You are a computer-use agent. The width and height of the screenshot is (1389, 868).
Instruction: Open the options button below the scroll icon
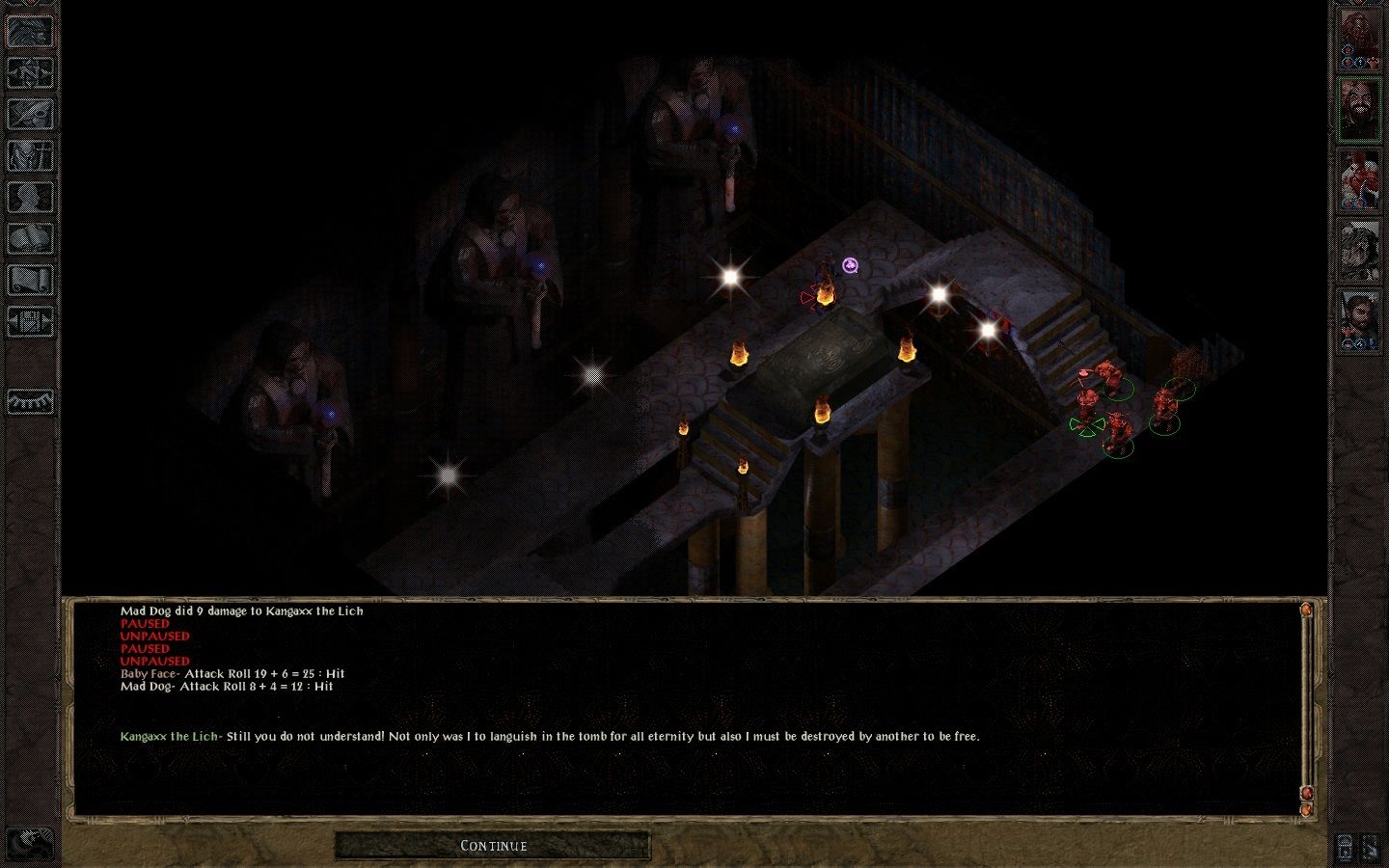[x=31, y=321]
